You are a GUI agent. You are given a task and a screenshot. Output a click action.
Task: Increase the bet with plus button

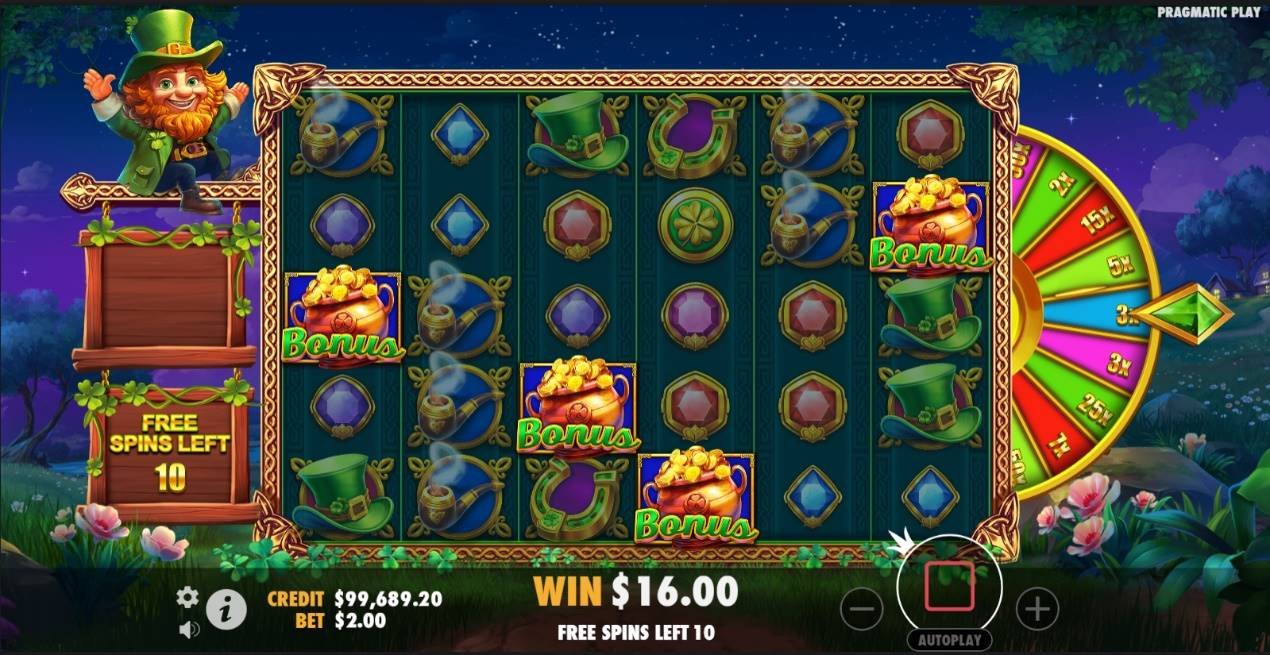click(1037, 608)
